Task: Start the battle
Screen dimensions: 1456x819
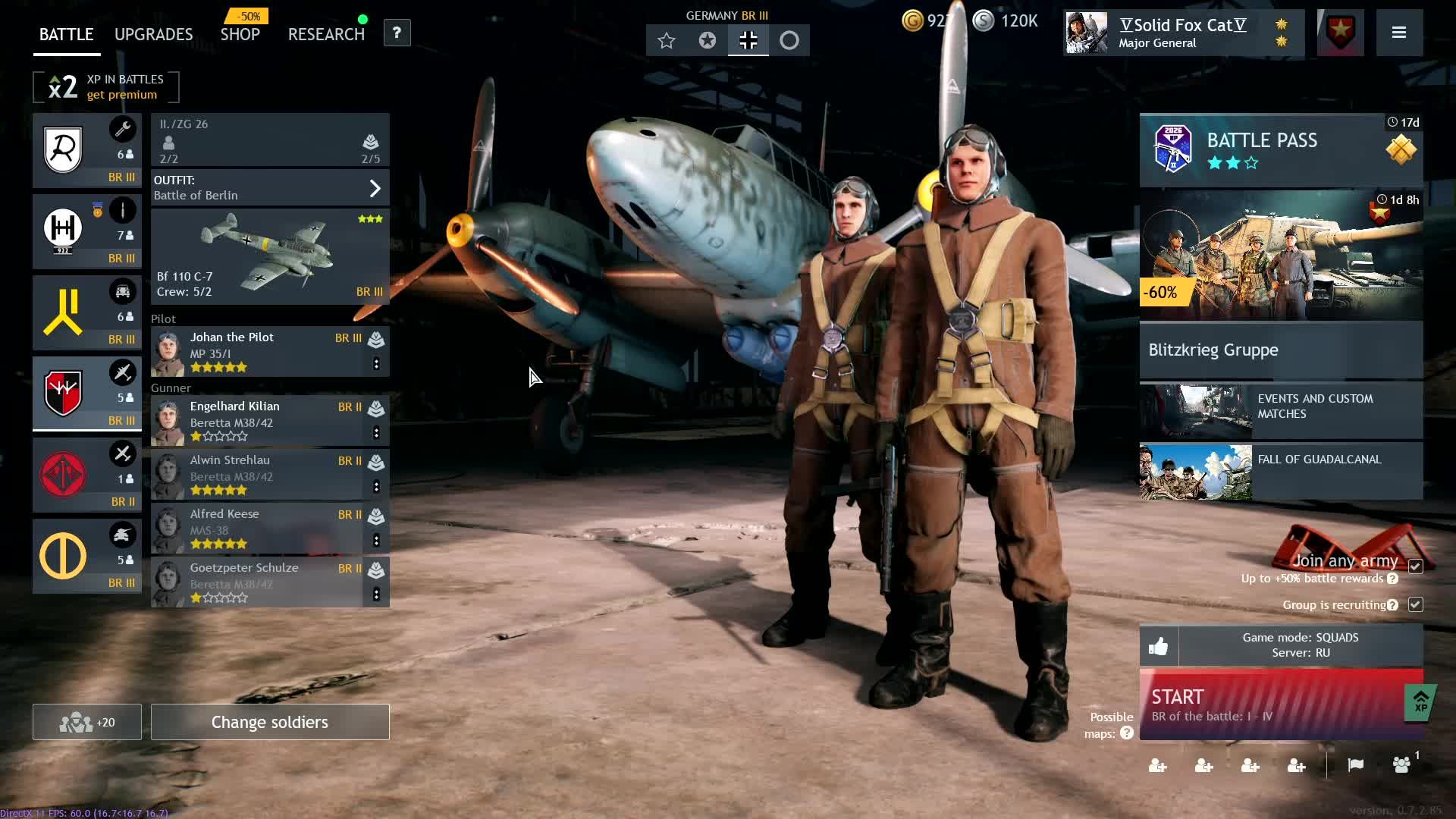Action: [x=1270, y=704]
